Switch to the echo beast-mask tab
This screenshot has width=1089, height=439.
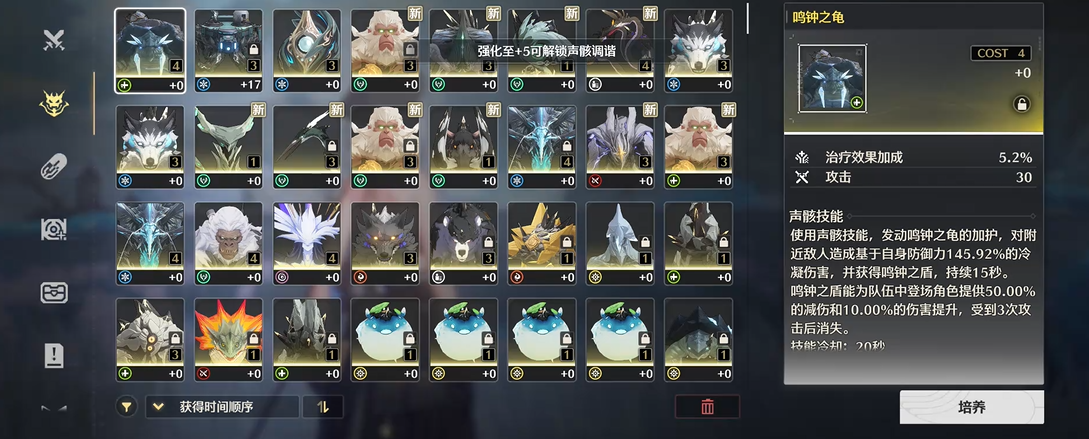pos(54,103)
